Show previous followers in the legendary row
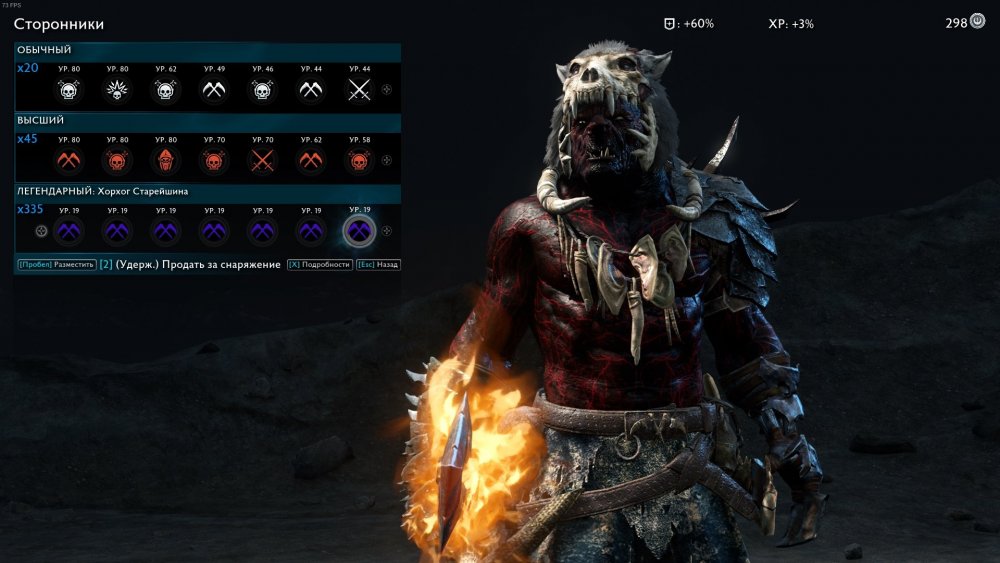 (x=41, y=231)
